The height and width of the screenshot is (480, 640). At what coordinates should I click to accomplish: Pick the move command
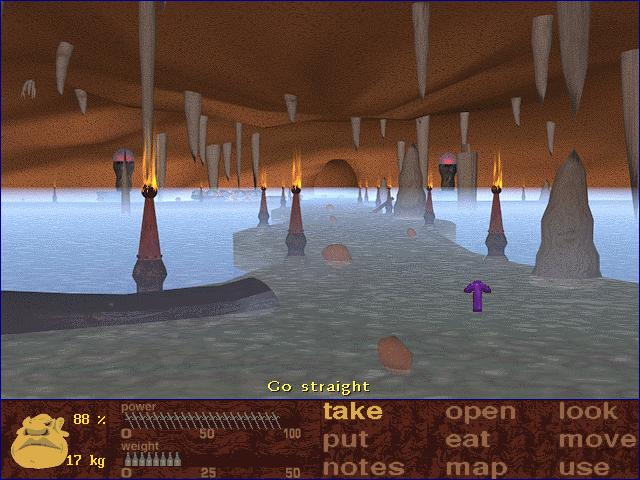[x=597, y=440]
